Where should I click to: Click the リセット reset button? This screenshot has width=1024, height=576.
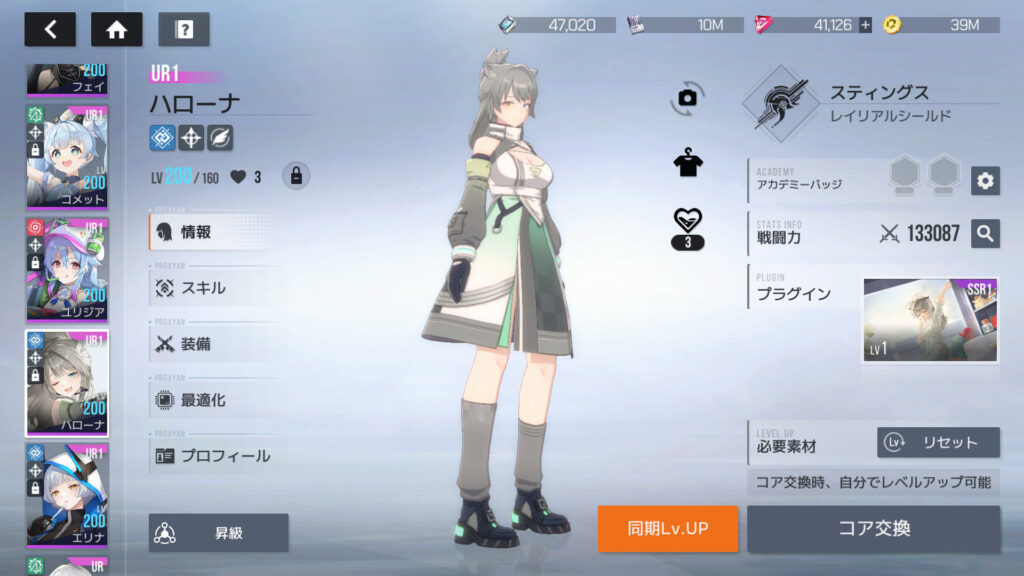(x=938, y=442)
